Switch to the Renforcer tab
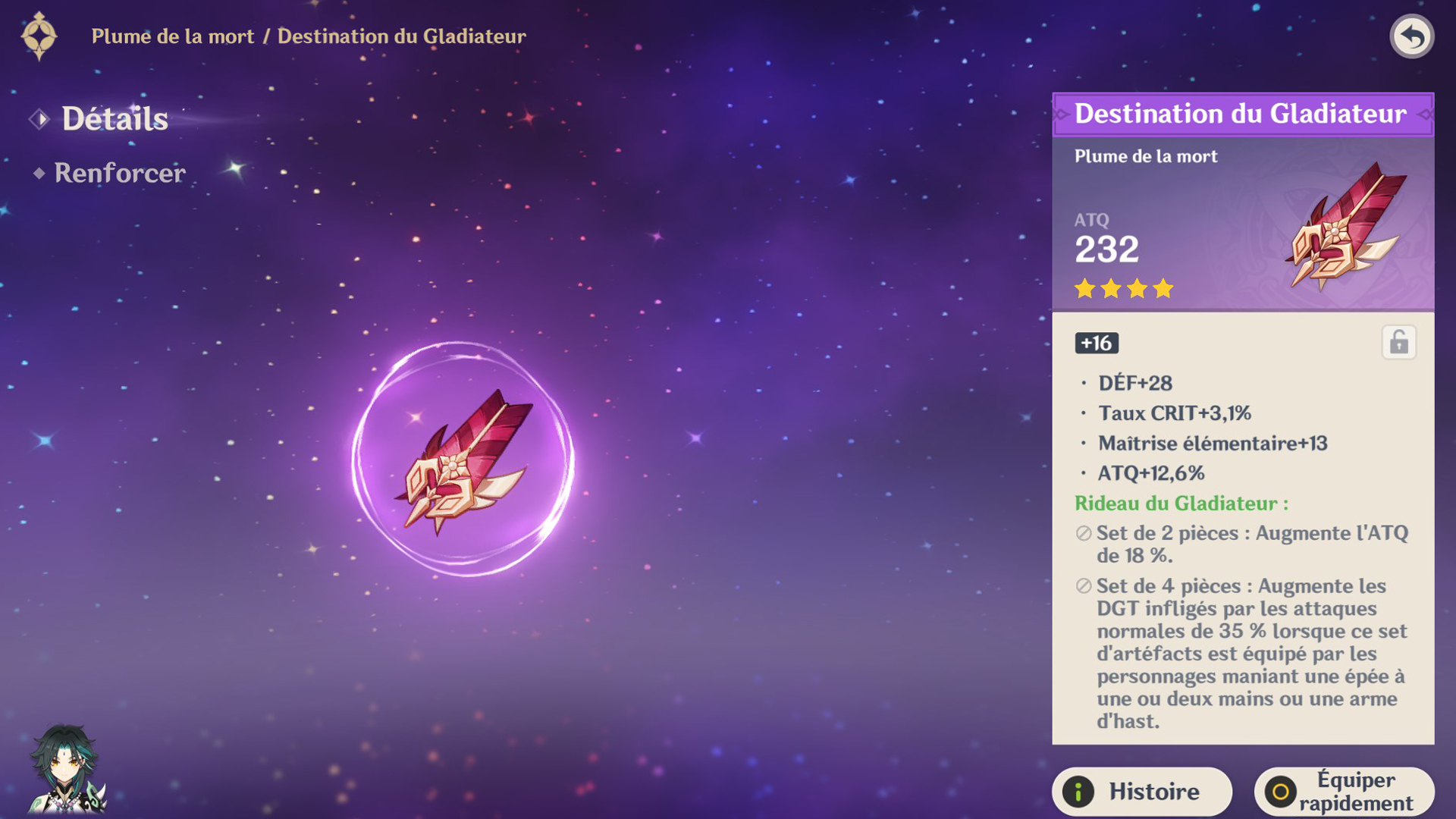This screenshot has width=1456, height=819. tap(119, 173)
